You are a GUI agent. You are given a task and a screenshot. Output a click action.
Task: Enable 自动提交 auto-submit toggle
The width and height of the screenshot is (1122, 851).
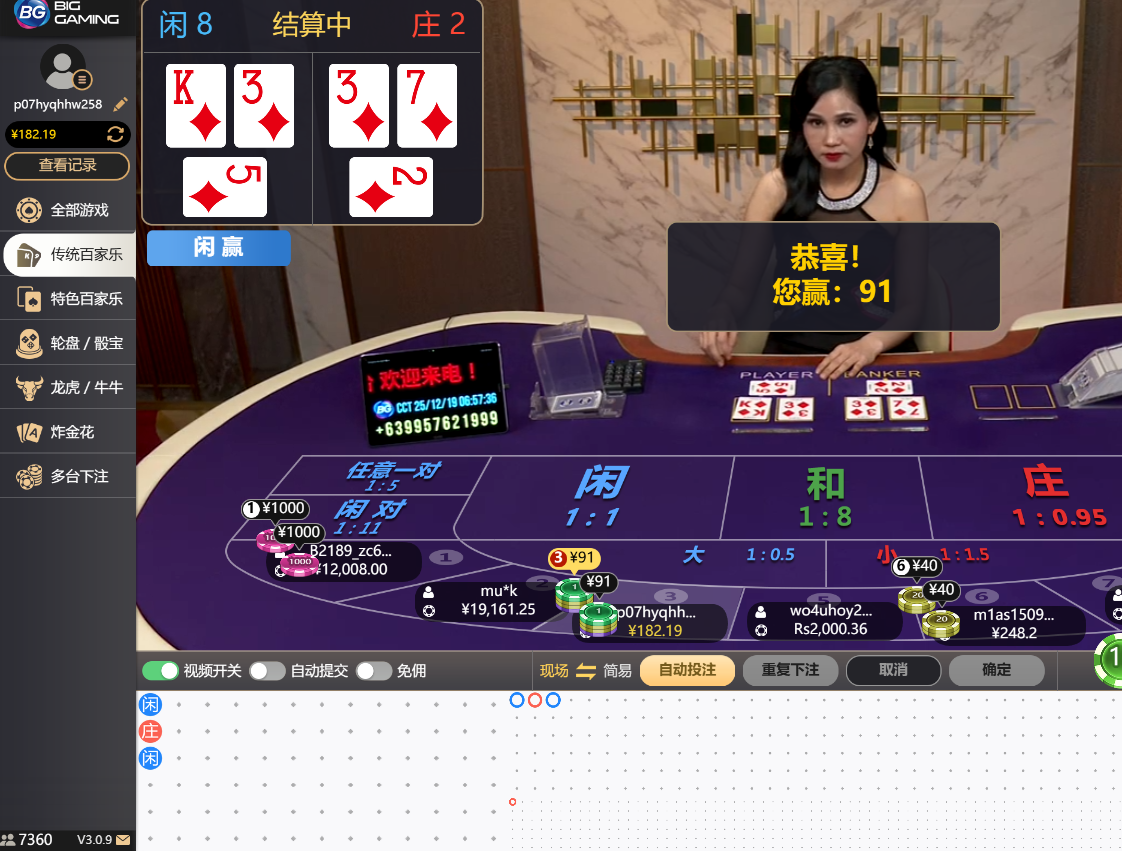[267, 670]
